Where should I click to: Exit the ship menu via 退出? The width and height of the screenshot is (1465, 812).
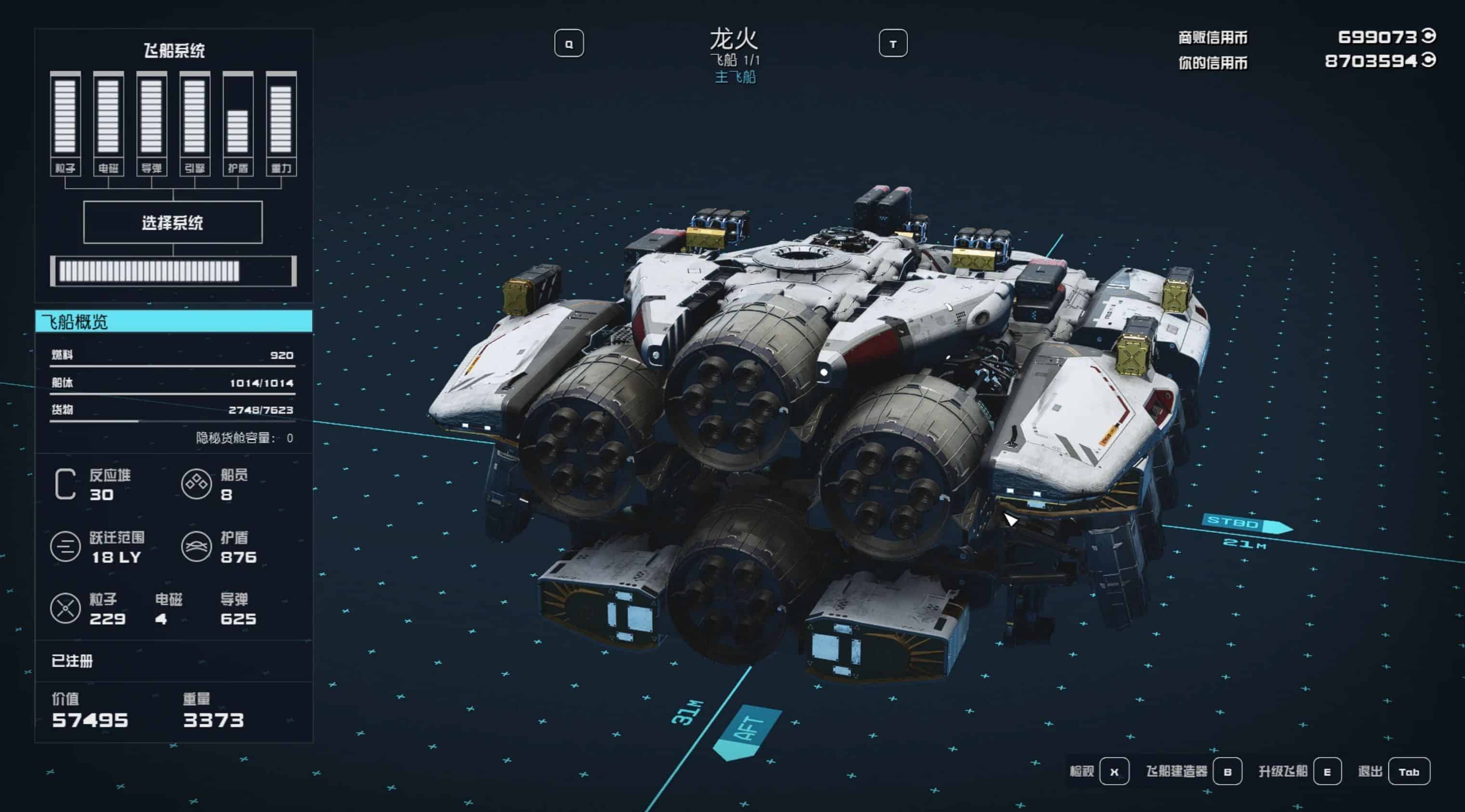coord(1408,772)
